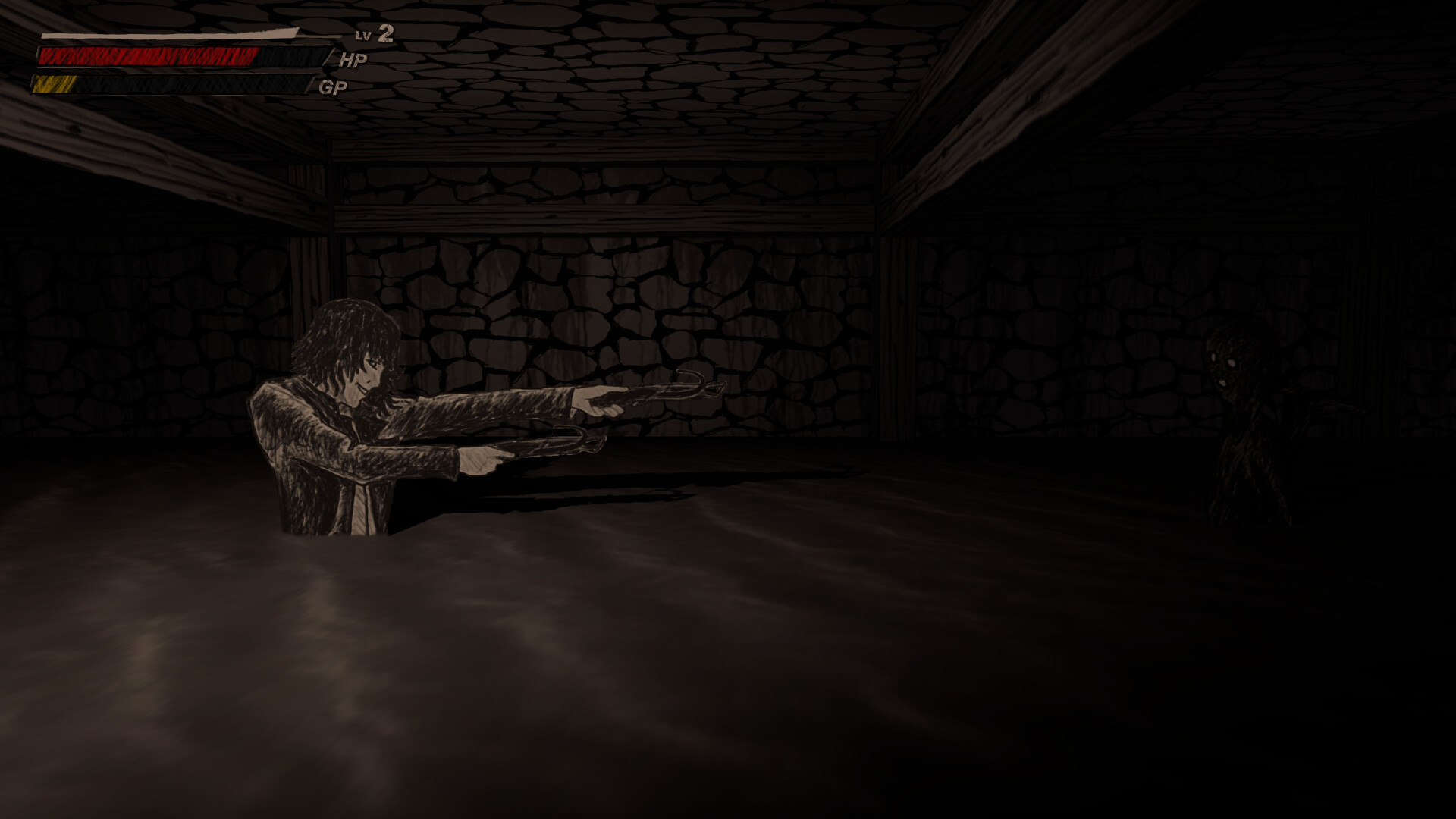The image size is (1456, 819).
Task: Select the GP label on the gauge bar
Action: (331, 86)
